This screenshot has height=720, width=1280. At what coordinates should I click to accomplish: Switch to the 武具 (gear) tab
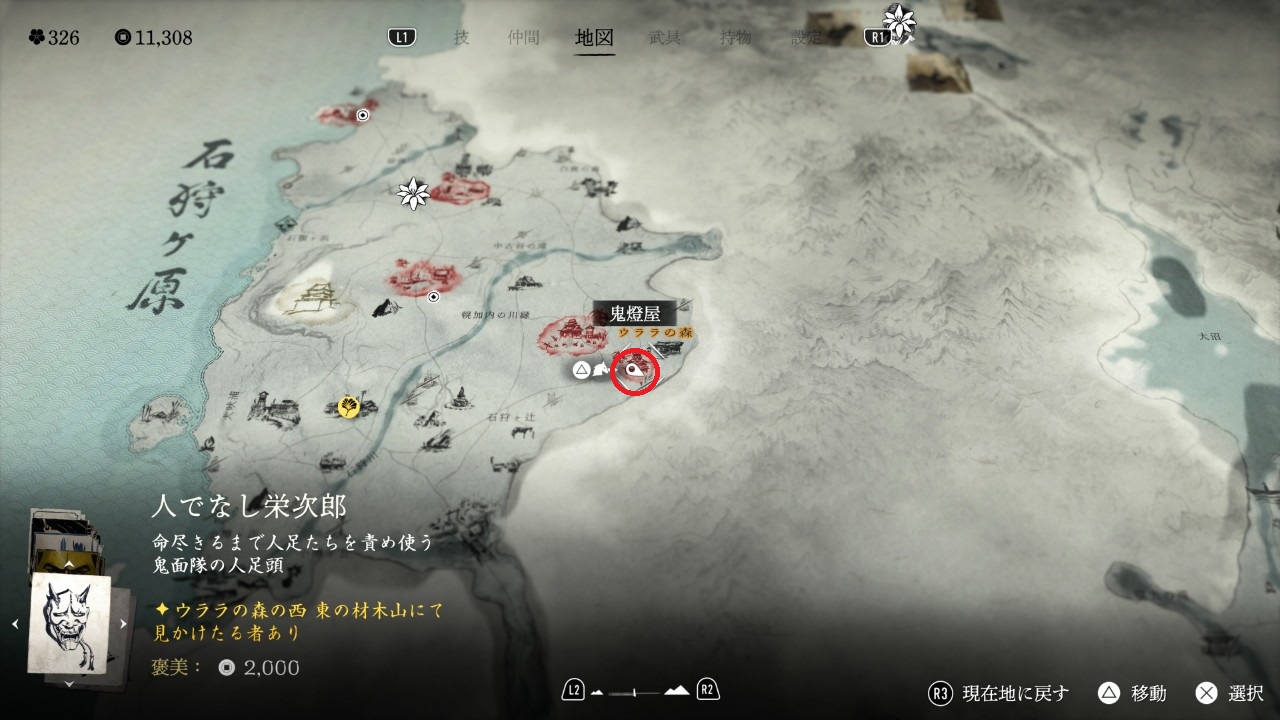coord(665,38)
